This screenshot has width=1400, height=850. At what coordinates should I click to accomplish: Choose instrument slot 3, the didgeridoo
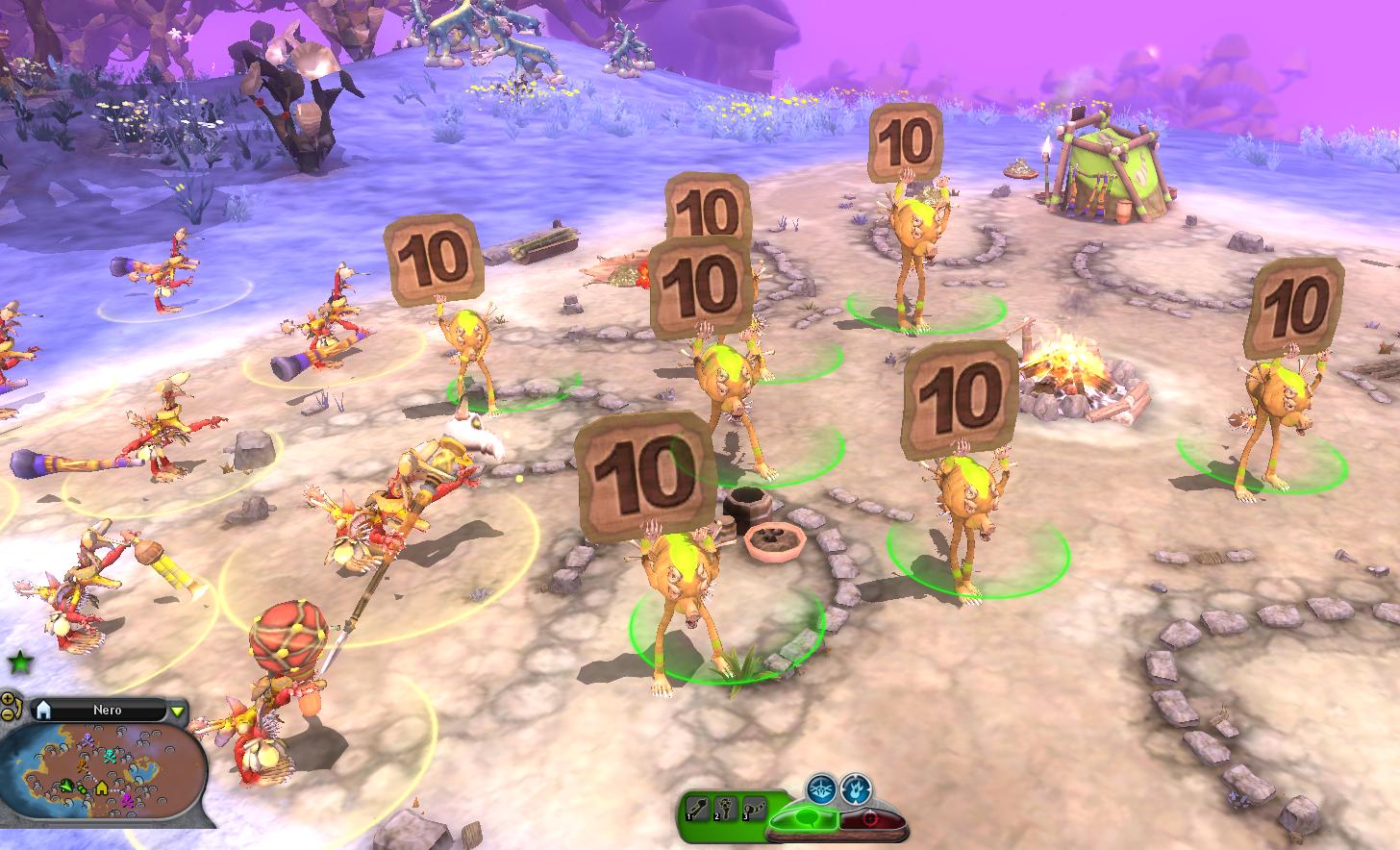tap(755, 811)
